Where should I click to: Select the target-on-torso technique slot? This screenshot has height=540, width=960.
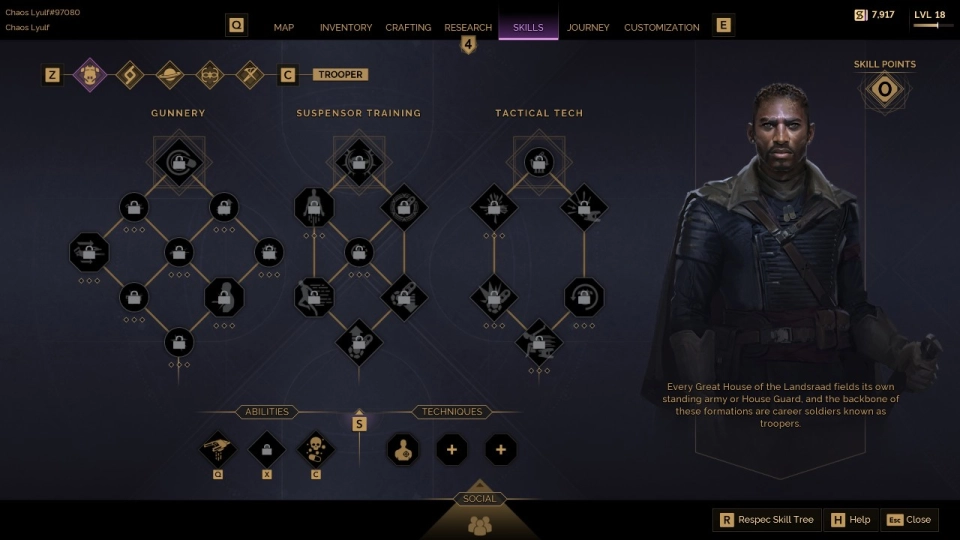pyautogui.click(x=403, y=449)
